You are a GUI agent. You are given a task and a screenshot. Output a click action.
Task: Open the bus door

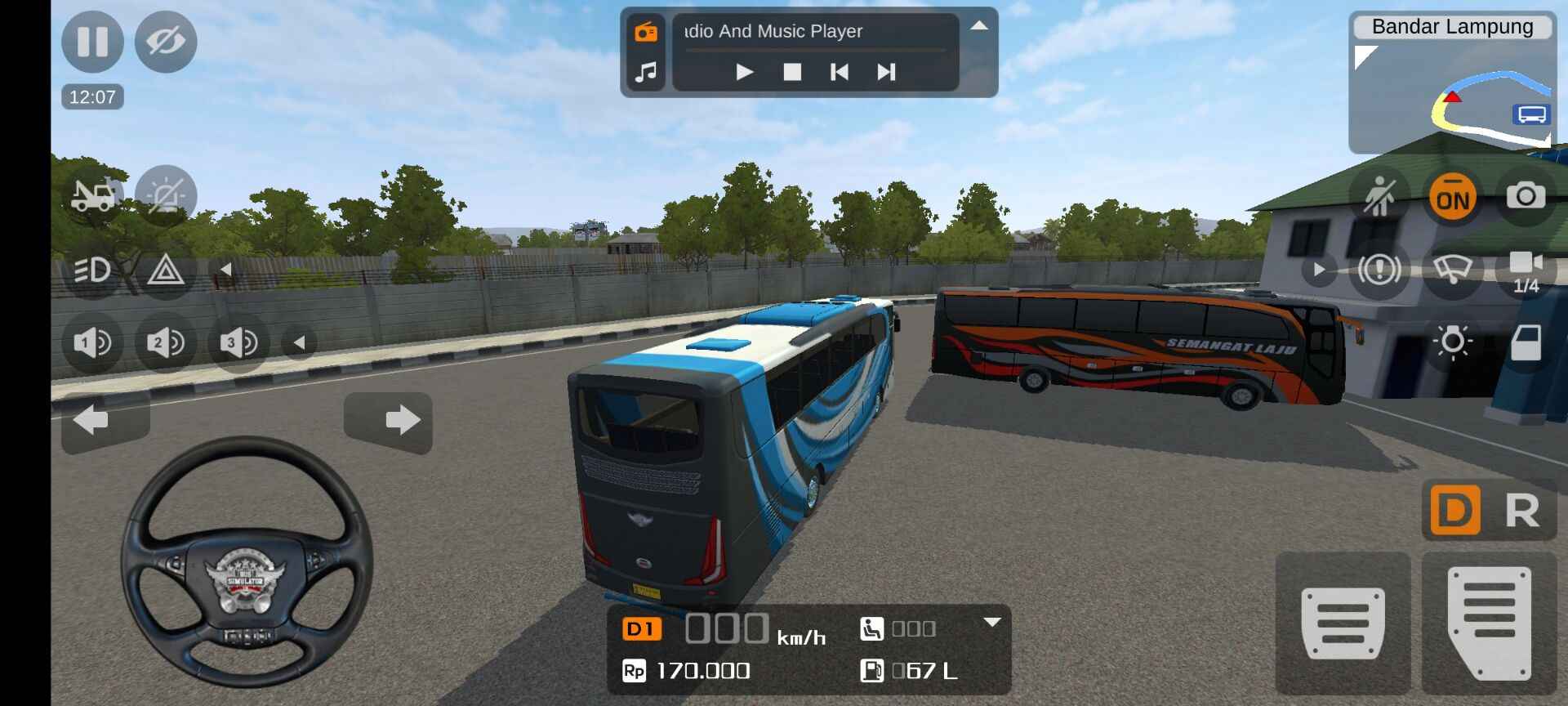pyautogui.click(x=1526, y=342)
